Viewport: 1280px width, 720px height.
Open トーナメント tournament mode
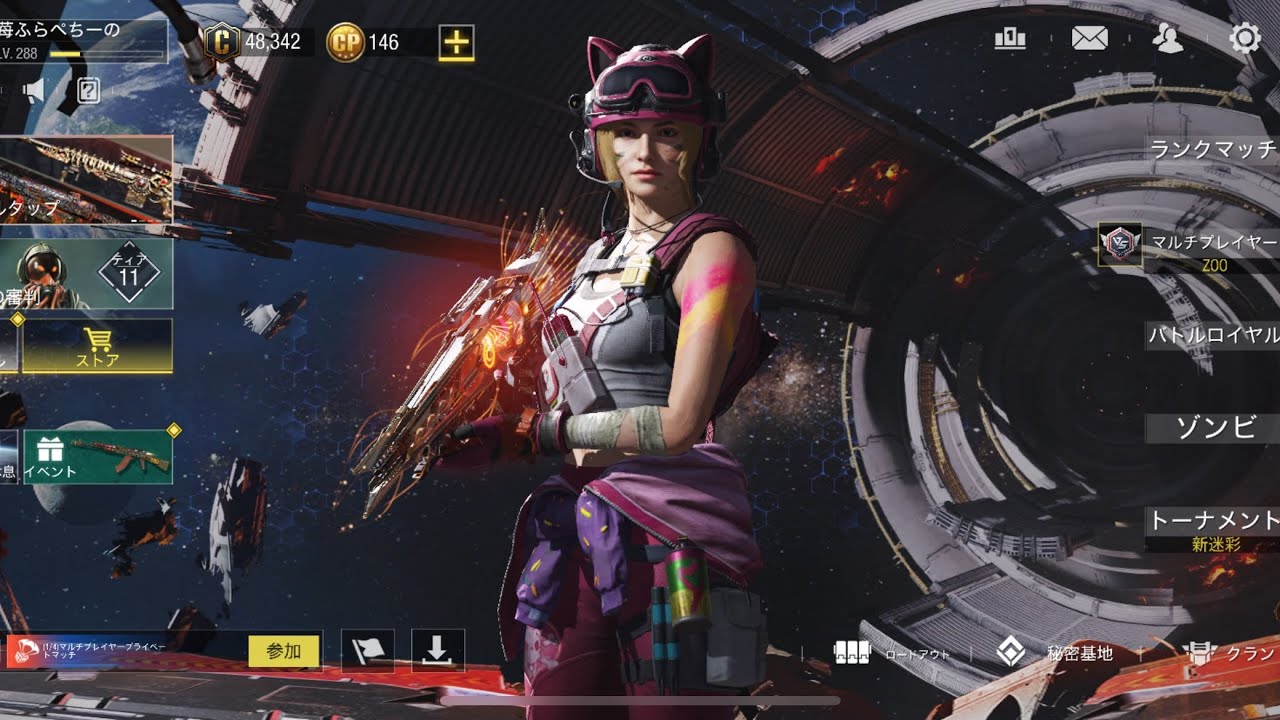[x=1213, y=521]
